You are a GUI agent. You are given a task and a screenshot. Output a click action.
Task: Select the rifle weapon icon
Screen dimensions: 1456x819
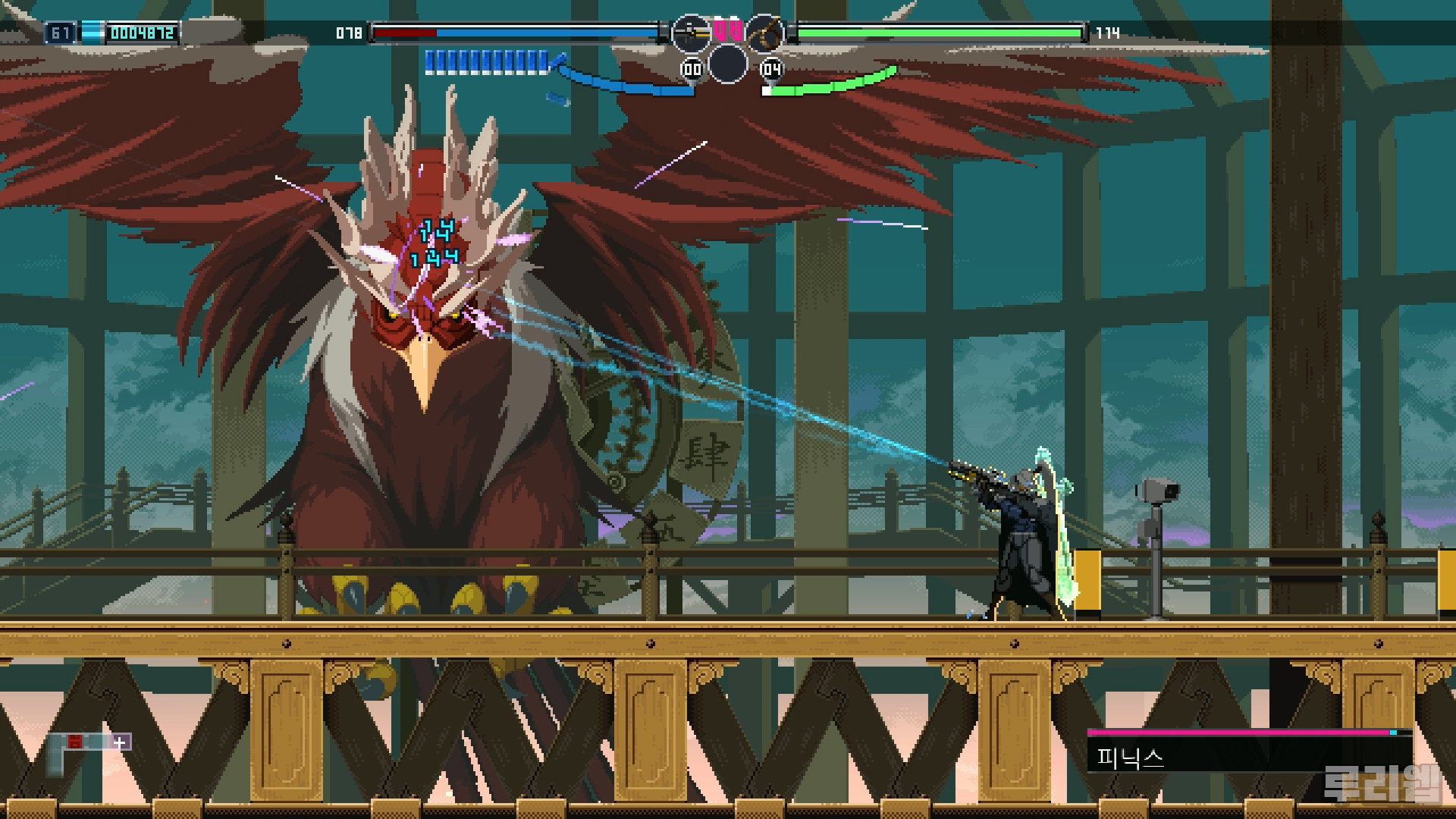click(690, 33)
